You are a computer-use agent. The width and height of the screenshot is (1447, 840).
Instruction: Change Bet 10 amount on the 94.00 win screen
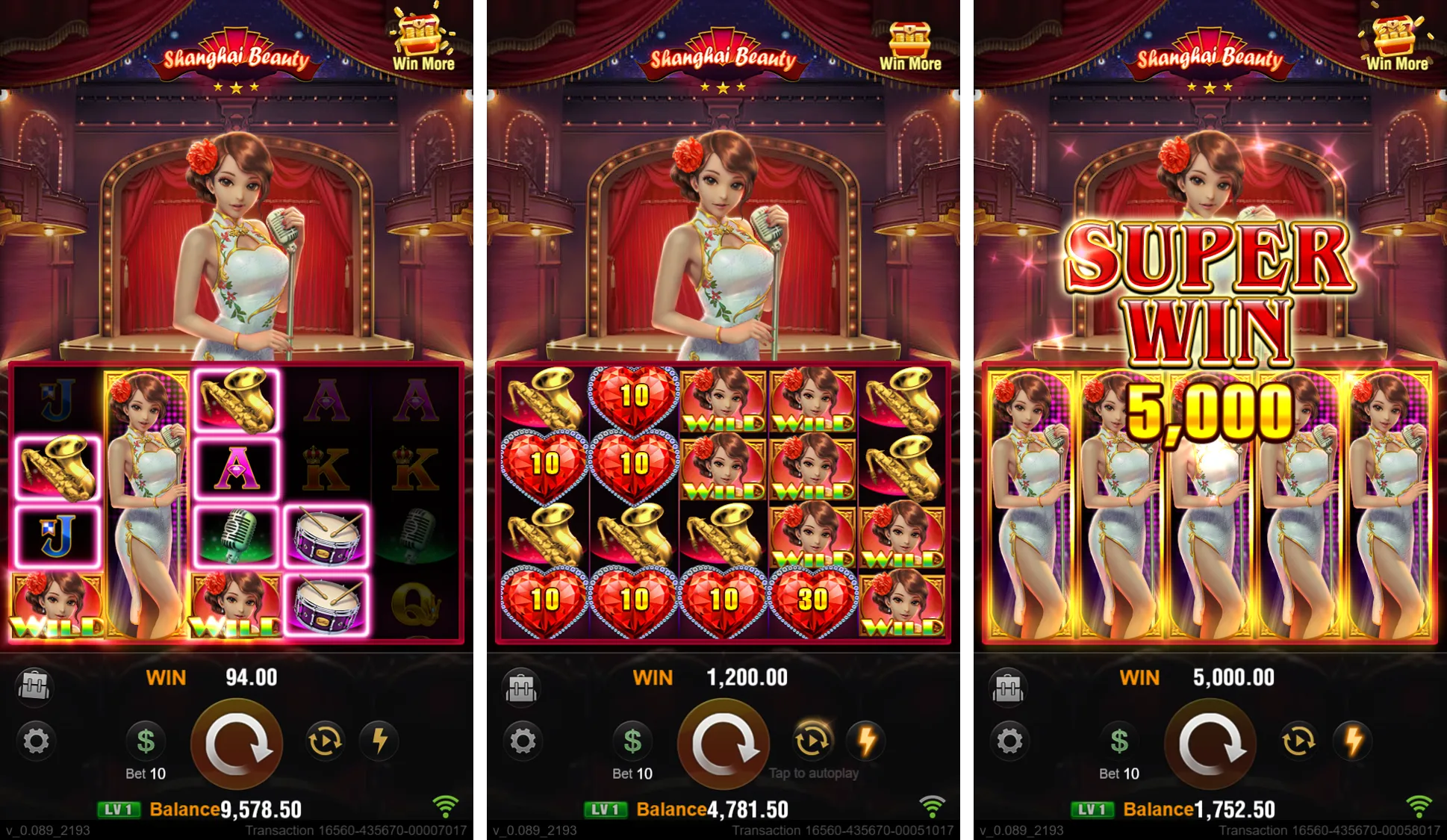pos(146,741)
